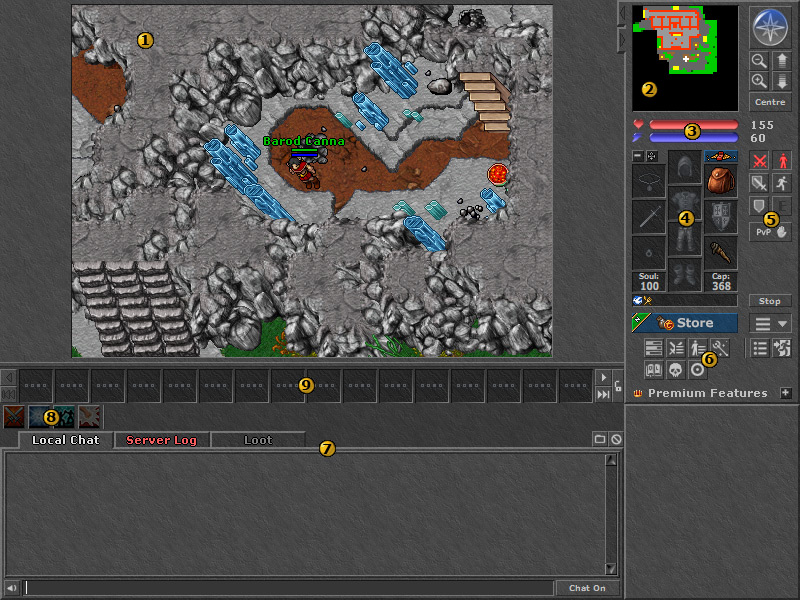Viewport: 800px width, 600px height.
Task: Enable the crossed swords offensive stance
Action: tap(760, 160)
